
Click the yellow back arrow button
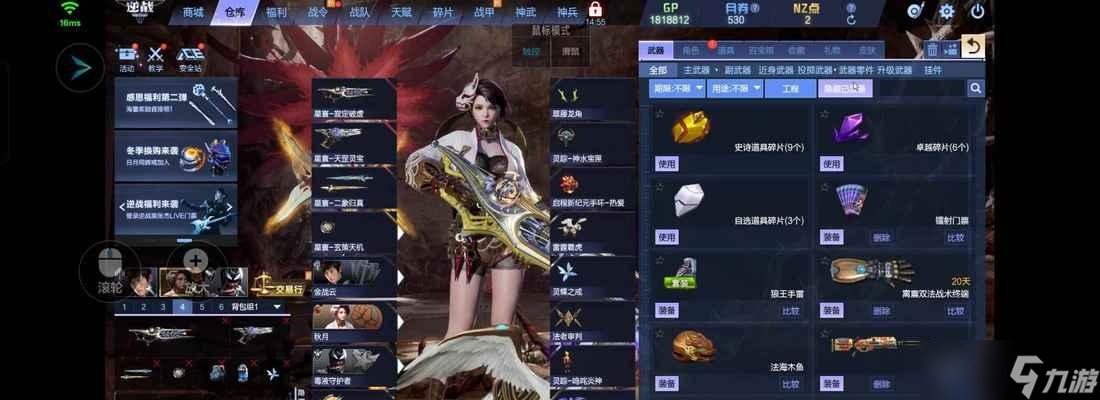pyautogui.click(x=972, y=47)
